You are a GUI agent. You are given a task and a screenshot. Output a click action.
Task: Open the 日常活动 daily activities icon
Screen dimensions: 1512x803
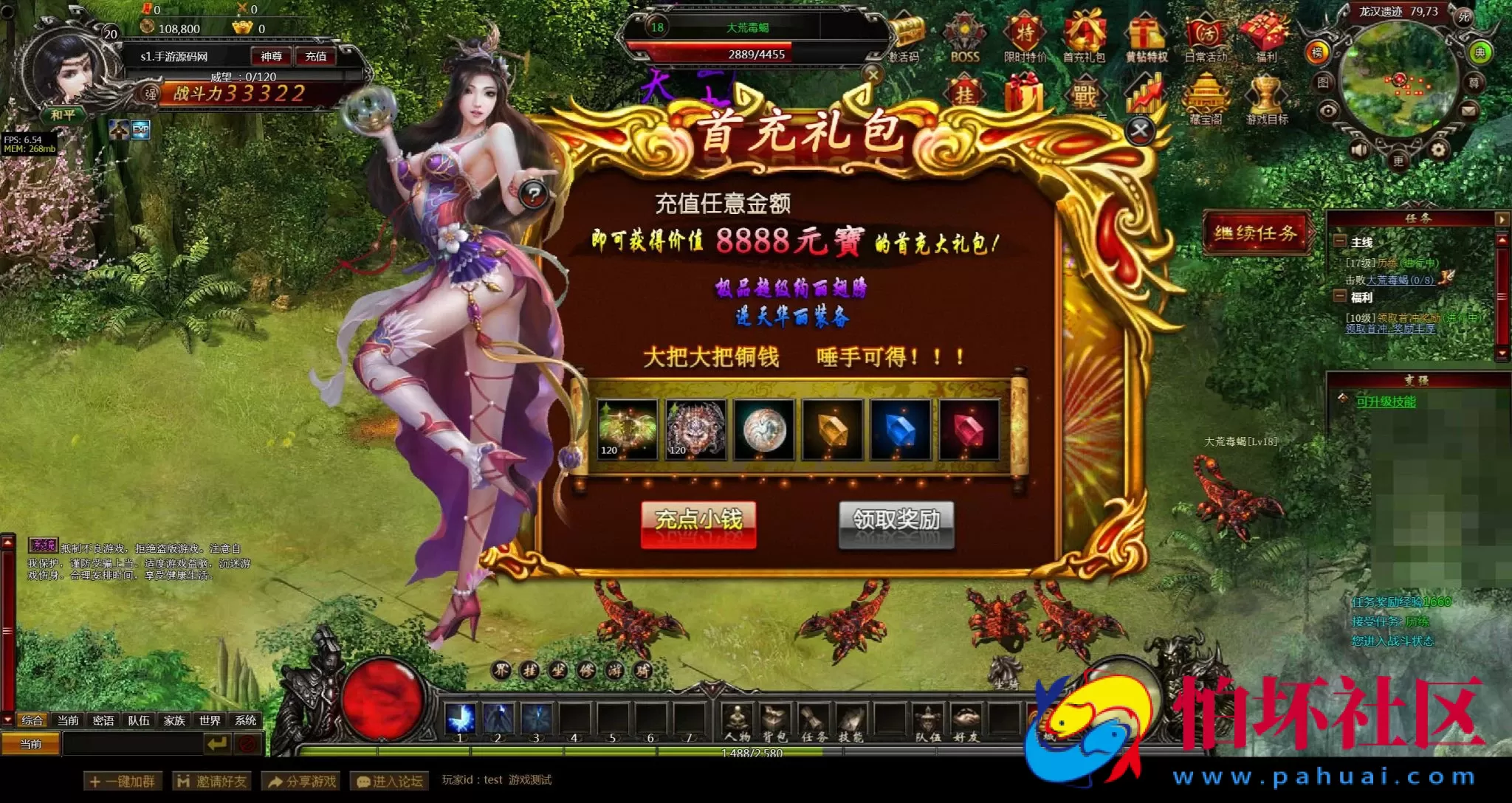(x=1207, y=32)
